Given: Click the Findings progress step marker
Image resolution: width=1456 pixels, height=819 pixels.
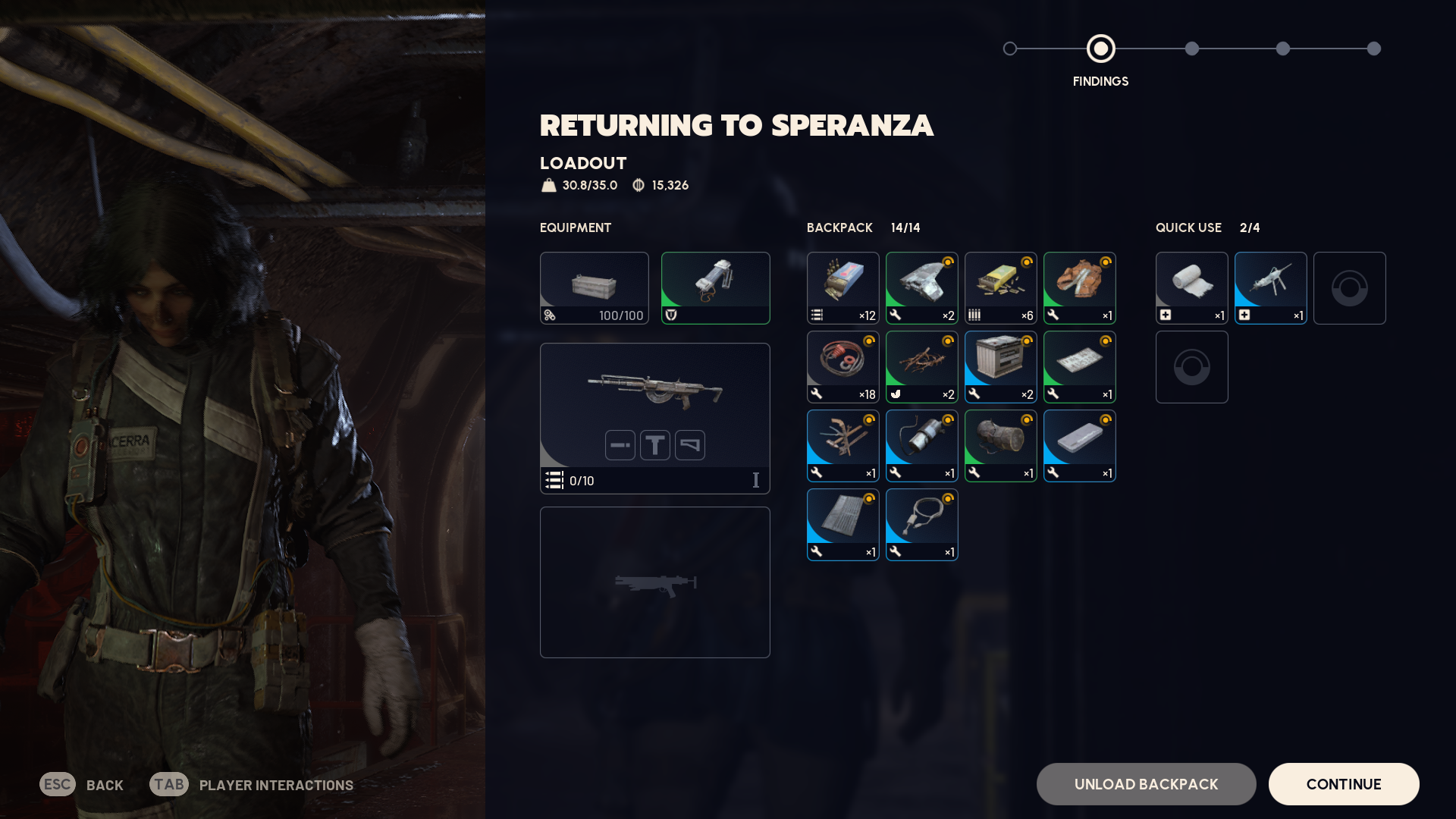Looking at the screenshot, I should [1100, 49].
